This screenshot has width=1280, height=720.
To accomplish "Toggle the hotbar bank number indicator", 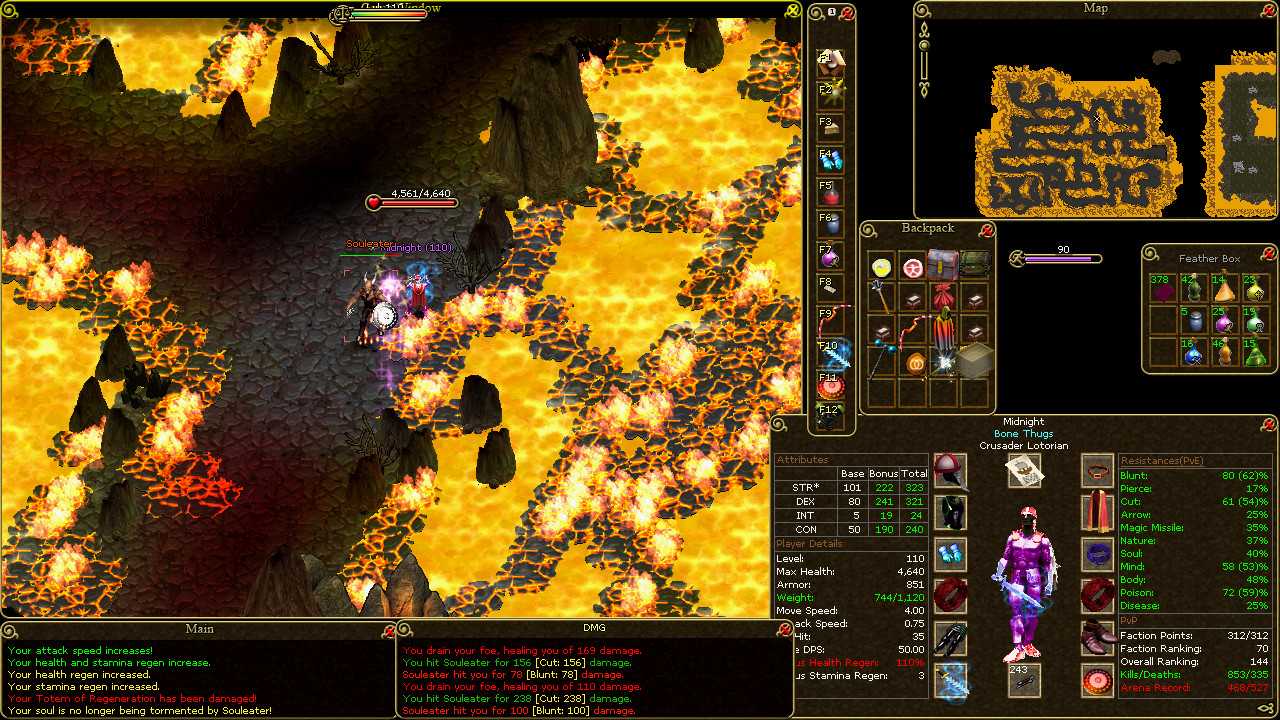I will coord(831,10).
